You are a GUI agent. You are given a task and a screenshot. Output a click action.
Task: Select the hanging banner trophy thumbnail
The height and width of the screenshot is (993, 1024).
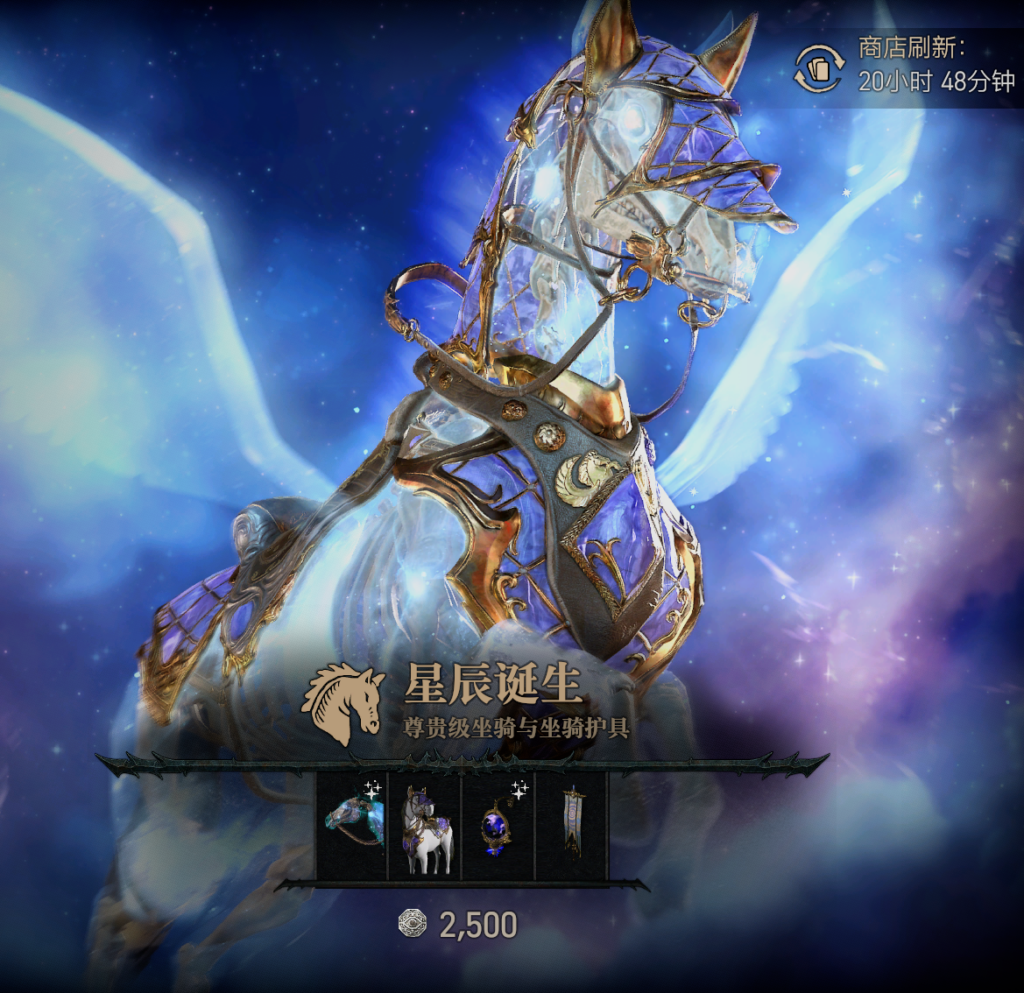[x=571, y=826]
